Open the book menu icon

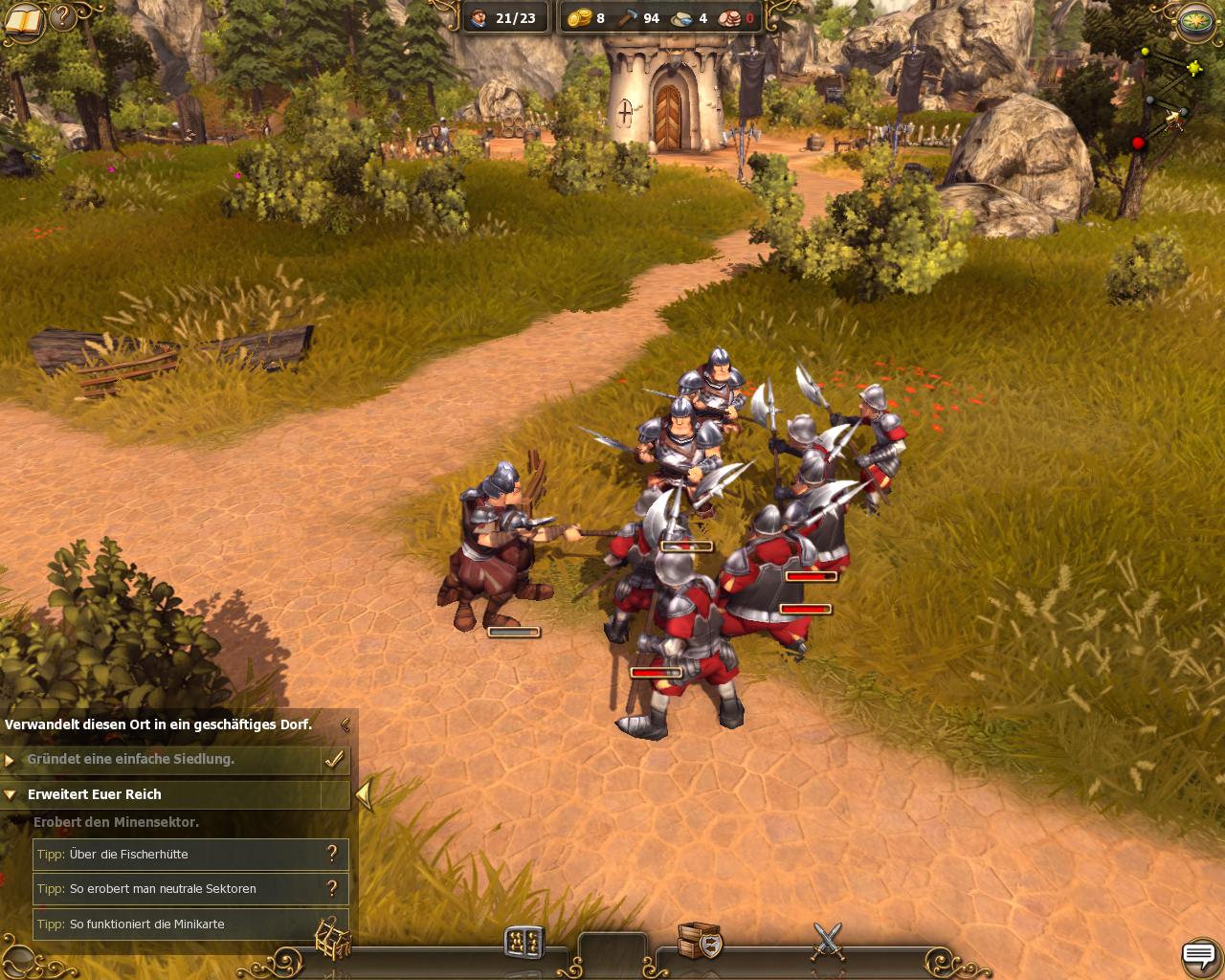(24, 20)
